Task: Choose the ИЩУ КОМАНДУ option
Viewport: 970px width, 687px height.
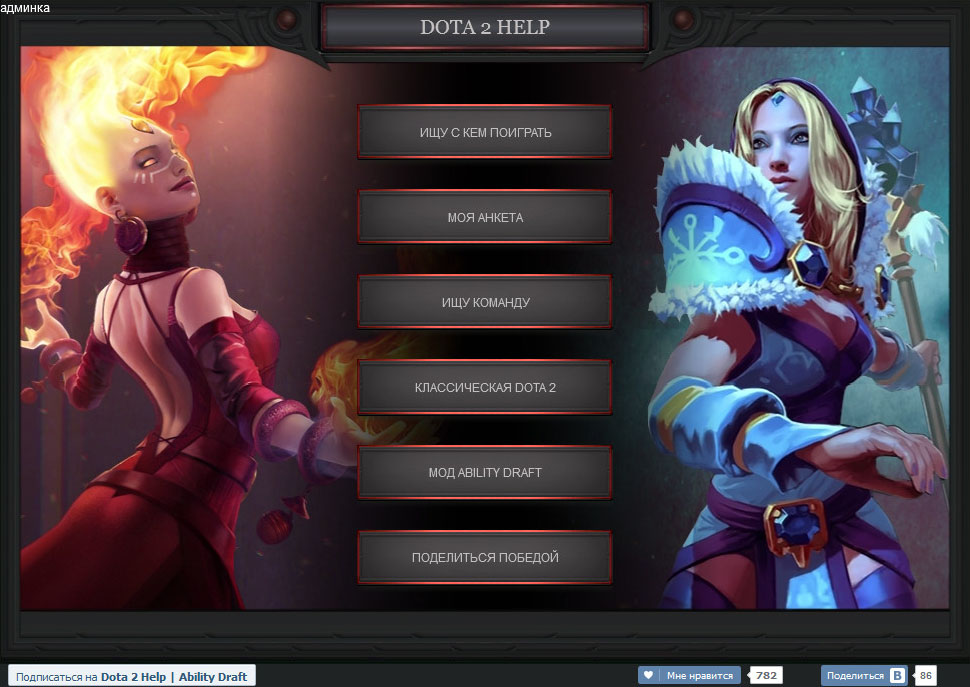Action: (485, 302)
